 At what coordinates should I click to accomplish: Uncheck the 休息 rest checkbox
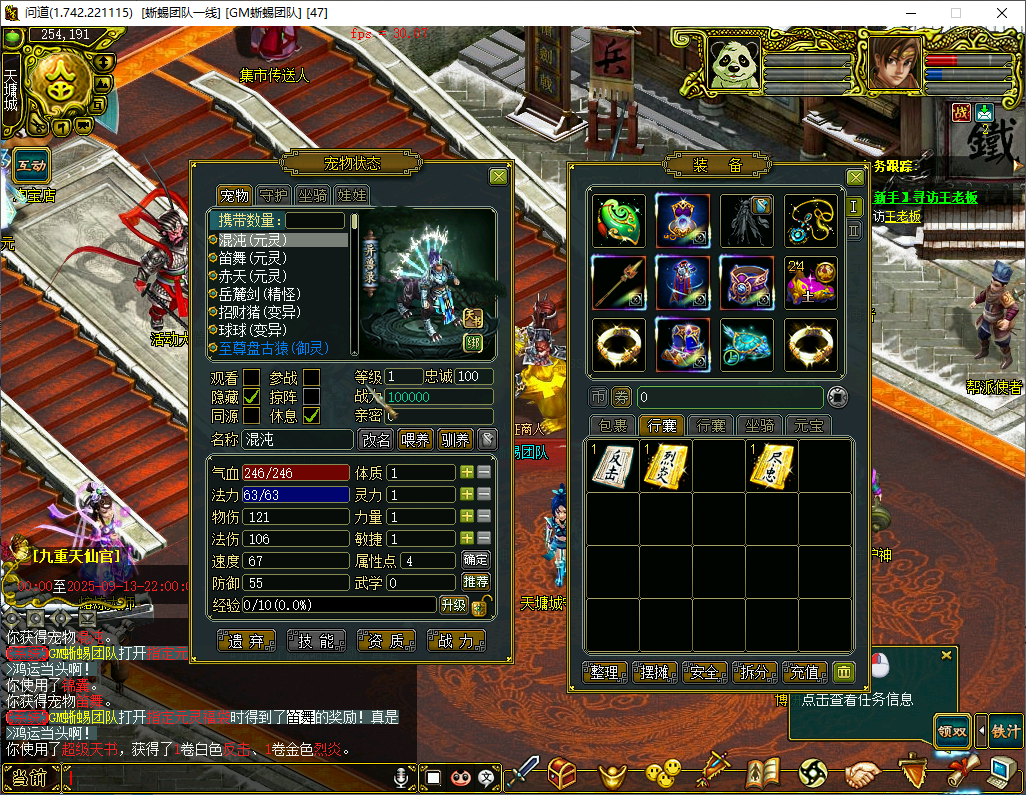312,415
